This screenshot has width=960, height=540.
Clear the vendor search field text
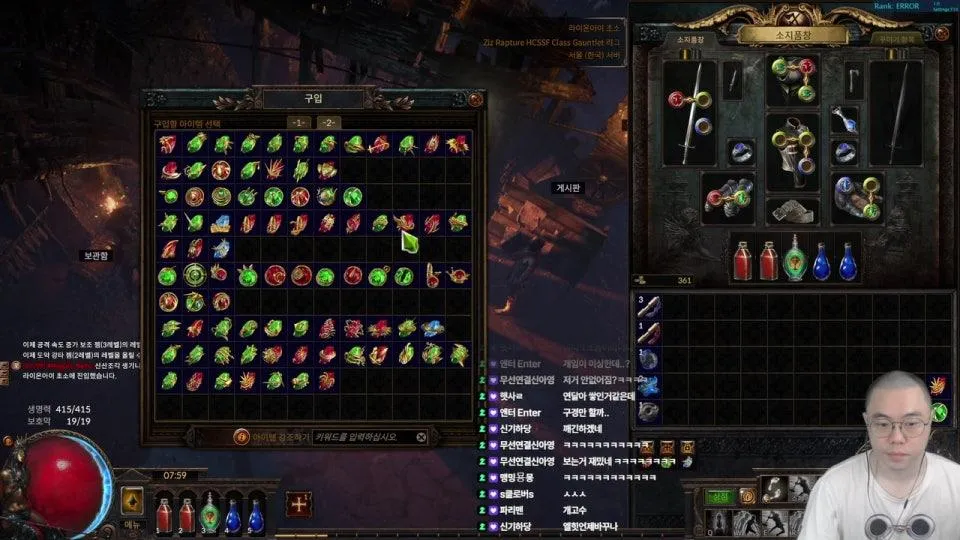tap(421, 437)
